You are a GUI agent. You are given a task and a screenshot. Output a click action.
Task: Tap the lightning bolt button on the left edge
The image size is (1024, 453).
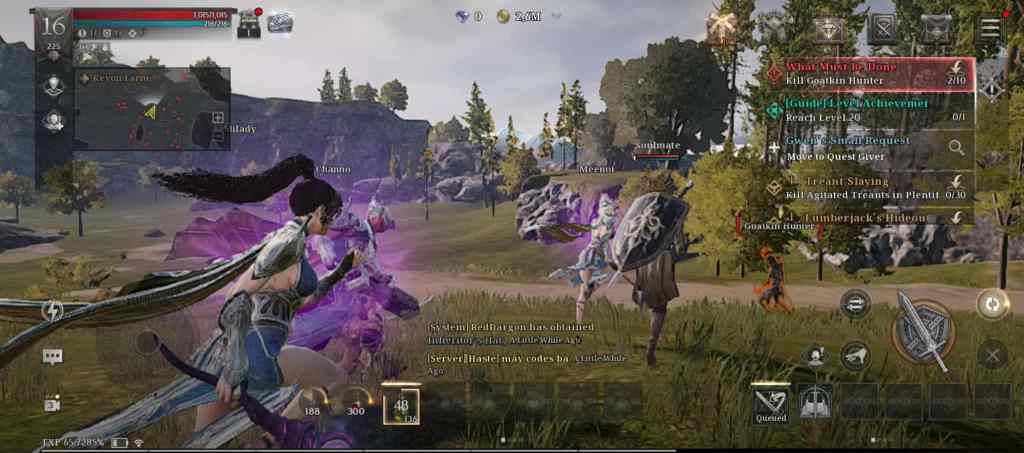52,310
